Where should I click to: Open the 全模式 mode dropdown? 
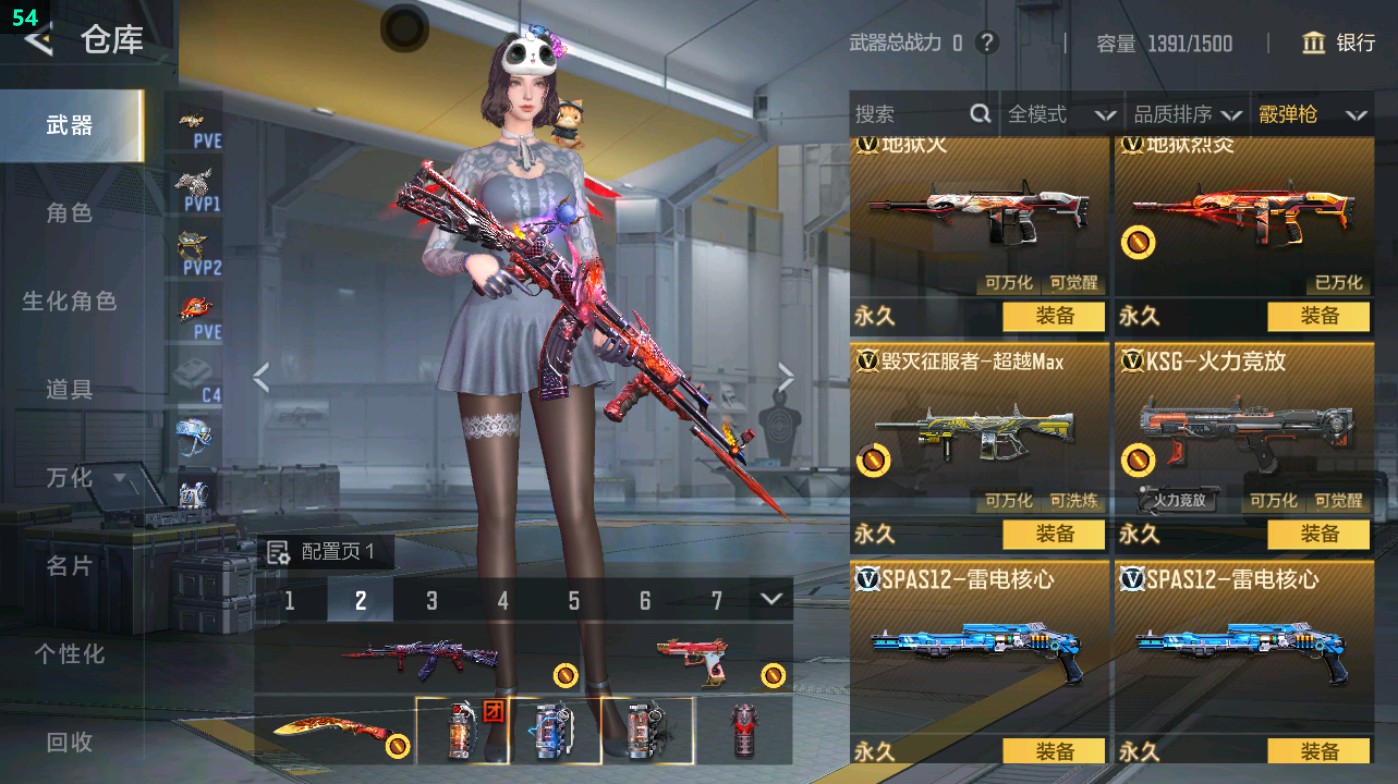[x=1060, y=115]
